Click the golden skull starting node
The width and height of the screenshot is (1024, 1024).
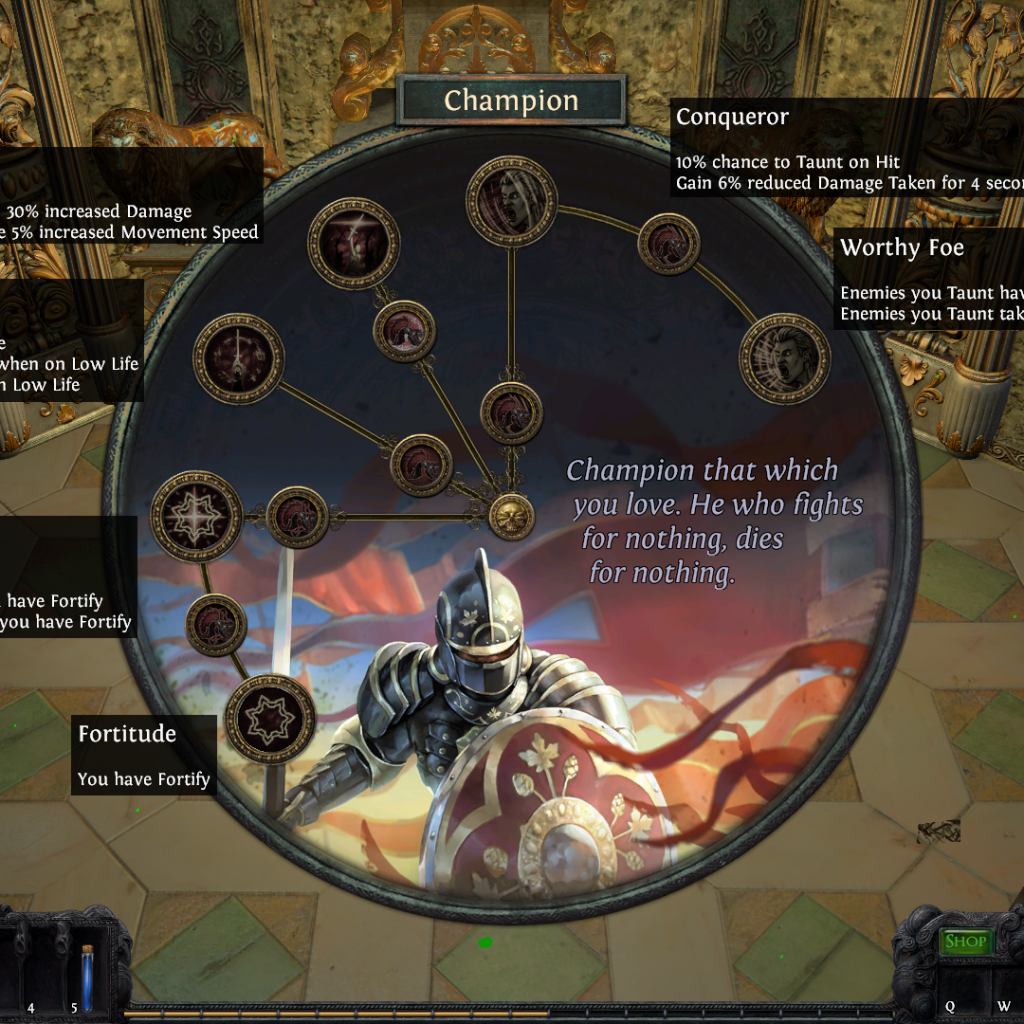click(511, 516)
